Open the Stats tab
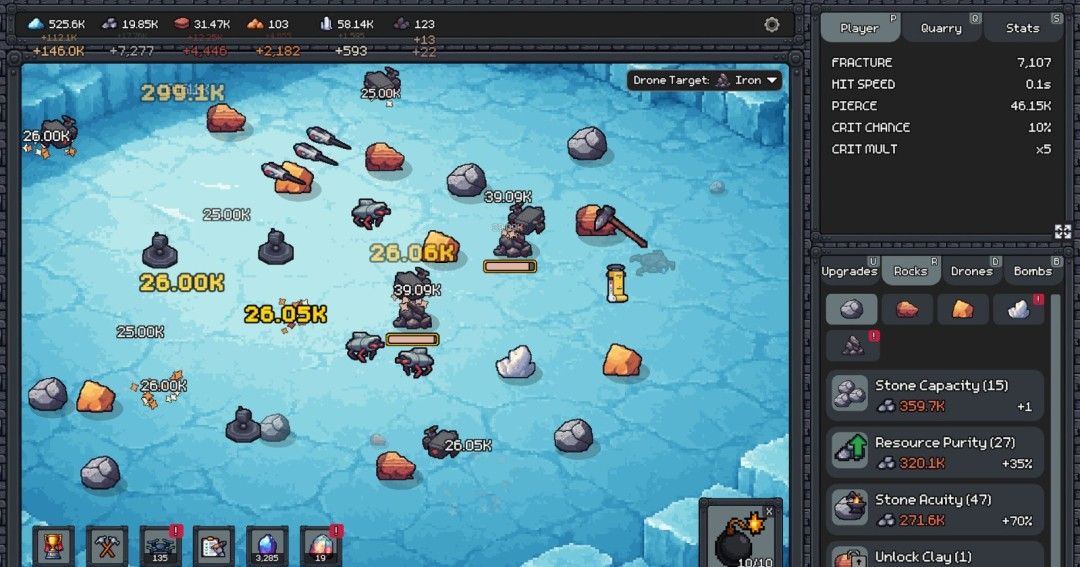 pyautogui.click(x=1022, y=28)
